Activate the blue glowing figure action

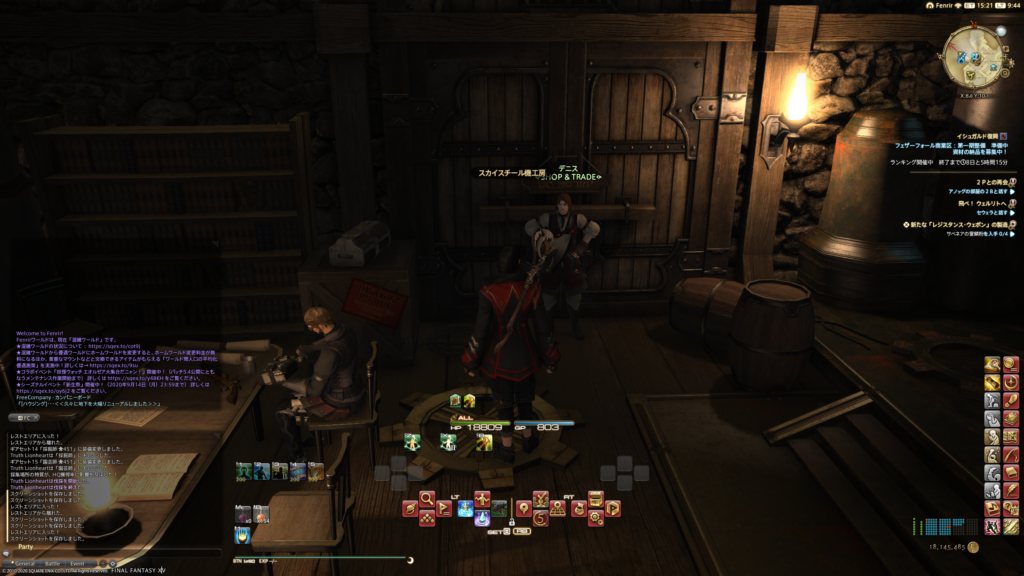465,509
